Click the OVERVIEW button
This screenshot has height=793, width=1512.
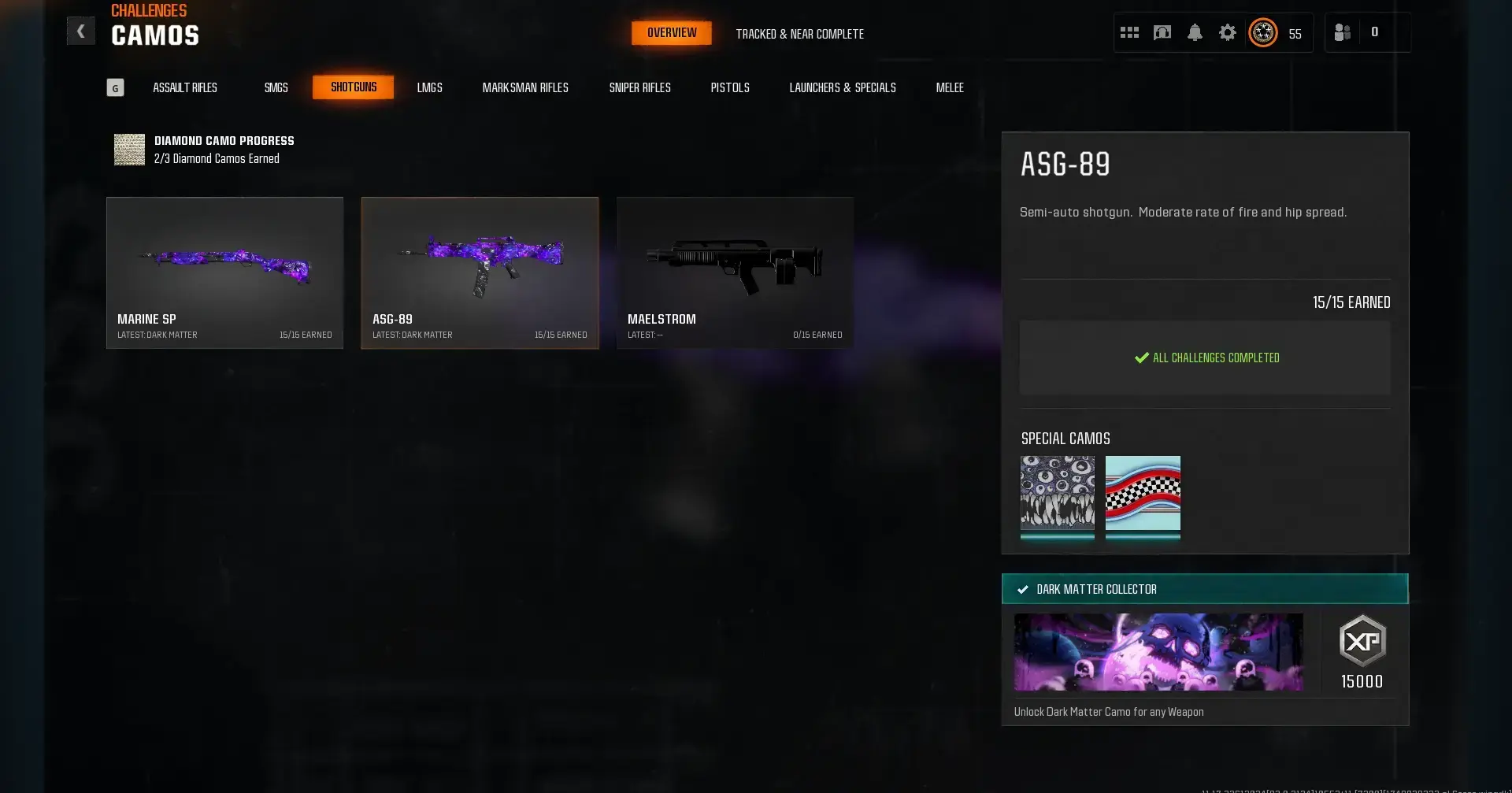[x=671, y=32]
